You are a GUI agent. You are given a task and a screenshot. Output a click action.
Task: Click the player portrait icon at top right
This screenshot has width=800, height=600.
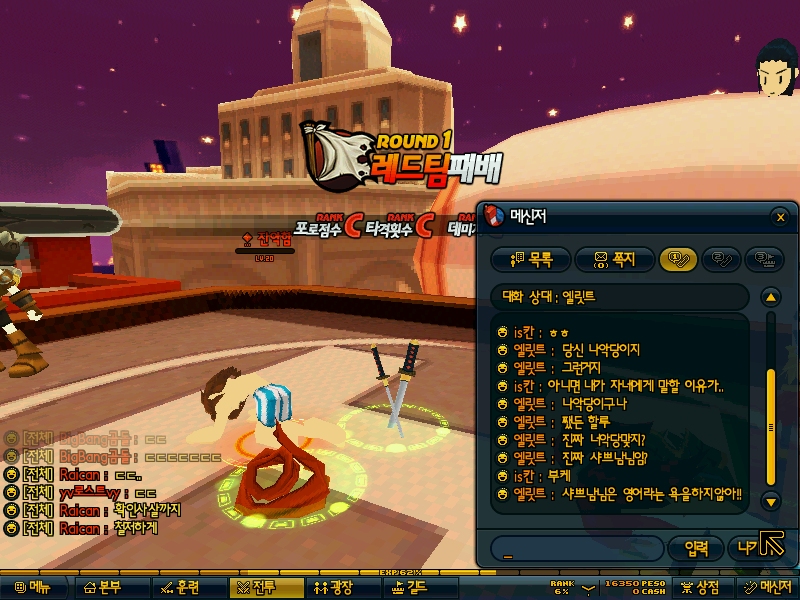(x=773, y=67)
